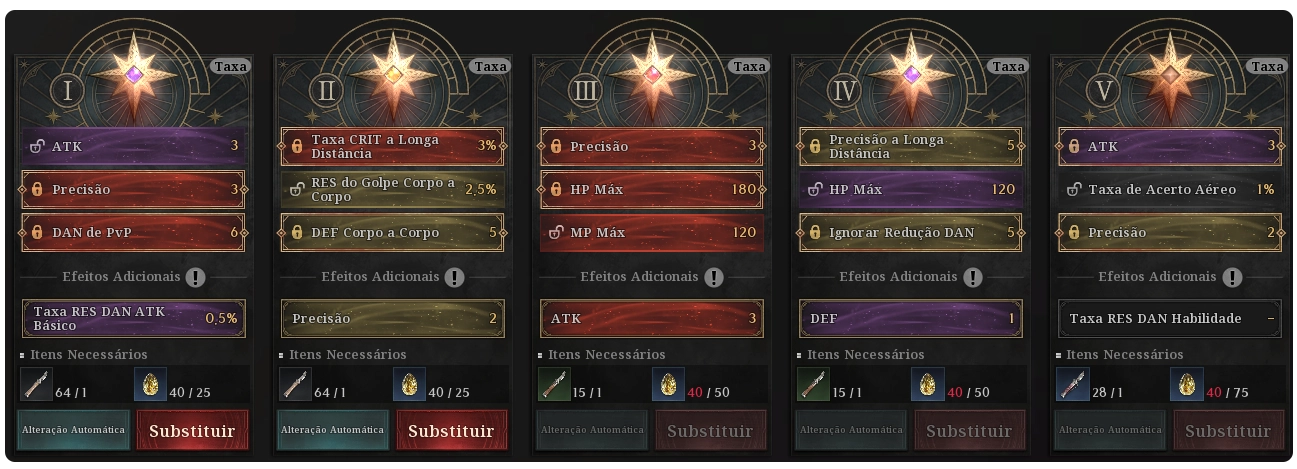The image size is (1297, 469).
Task: Click the Efeitos Adicionais info icon on panel I
Action: tap(195, 277)
